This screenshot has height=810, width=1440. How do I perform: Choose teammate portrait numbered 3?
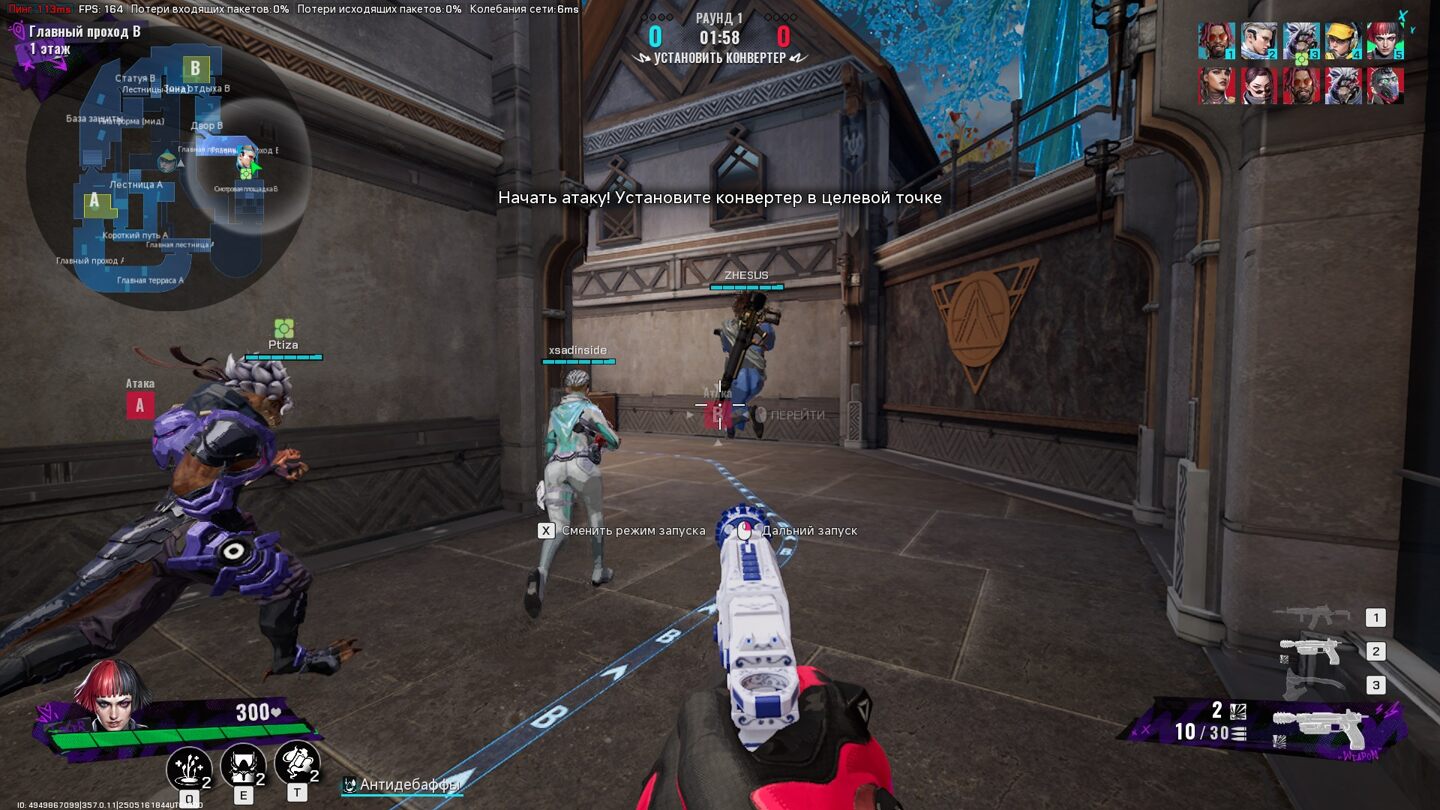pos(1301,41)
